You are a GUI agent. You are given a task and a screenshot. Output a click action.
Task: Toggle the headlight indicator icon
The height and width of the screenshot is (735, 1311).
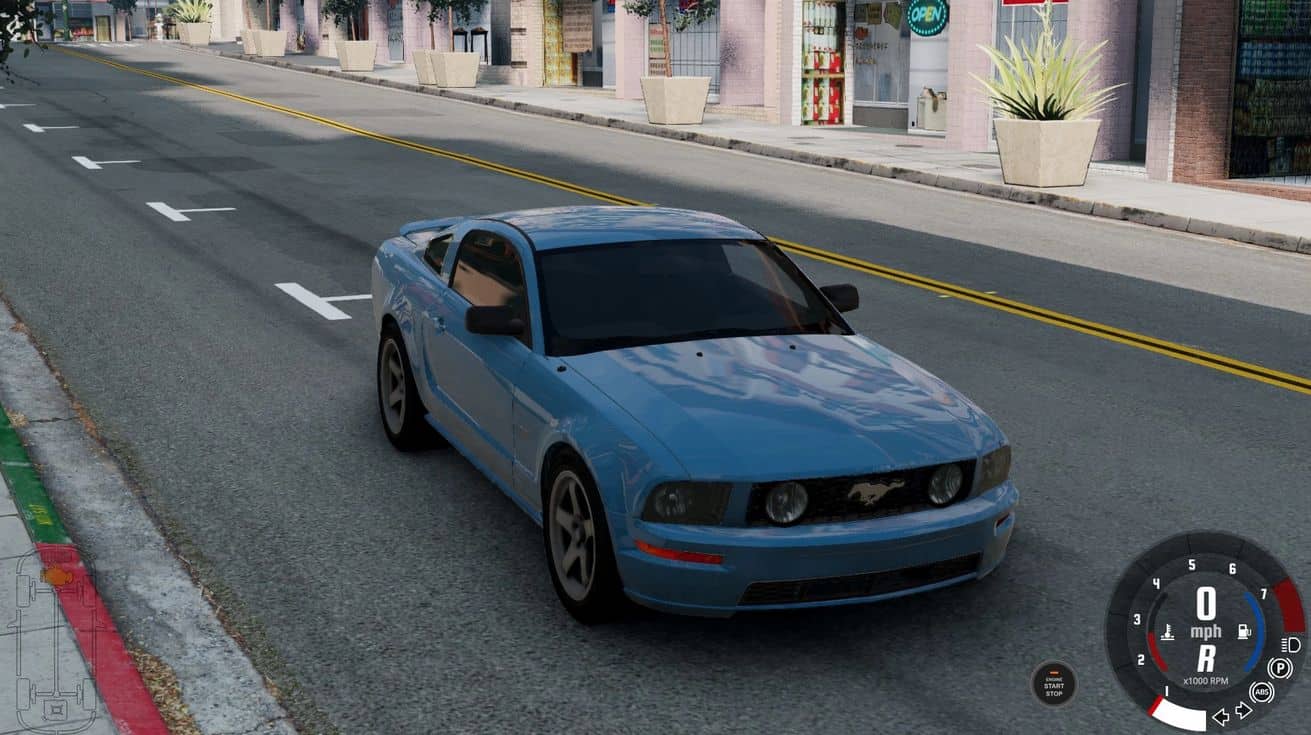(1291, 645)
